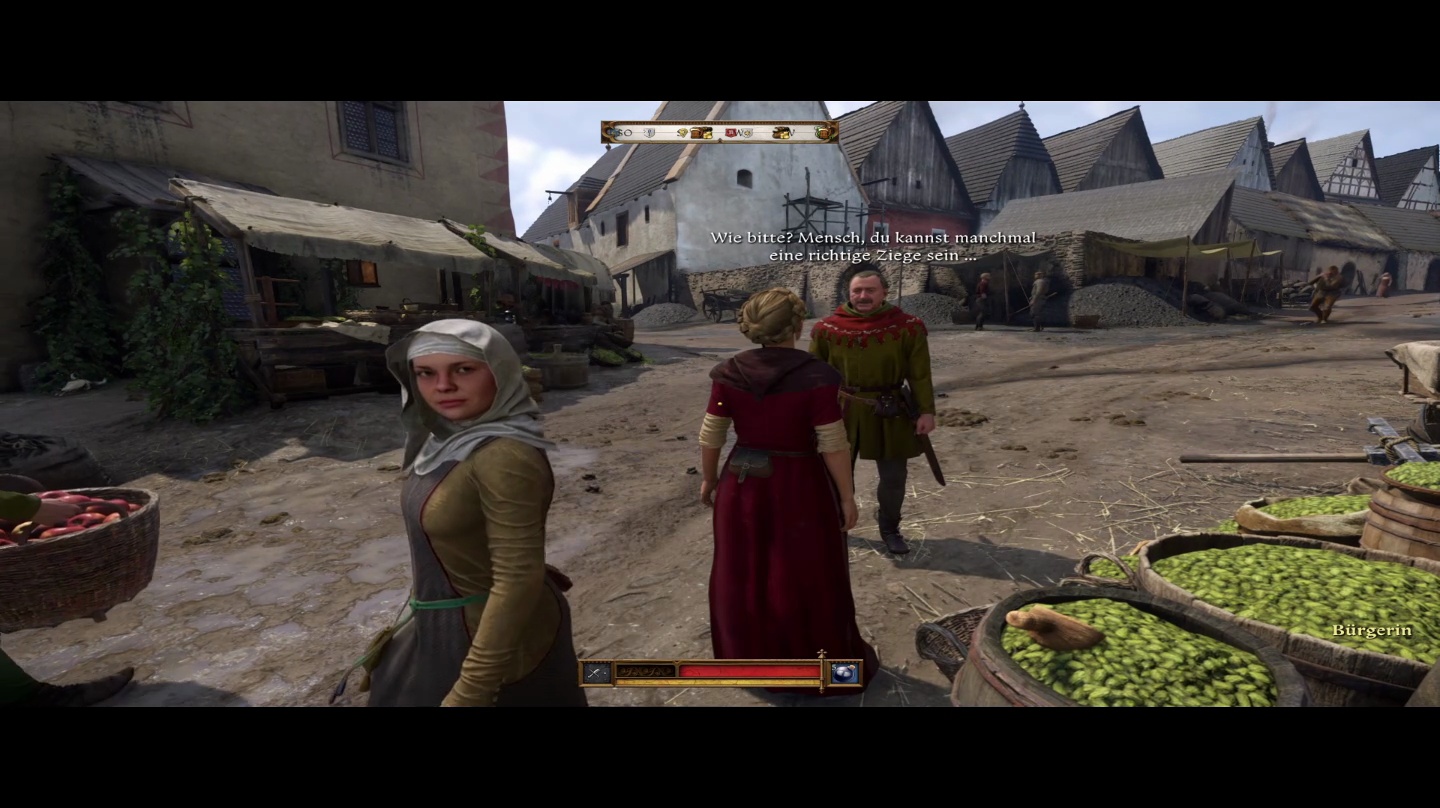
Task: Click the sword weapon icon beside the health bar
Action: [x=598, y=672]
